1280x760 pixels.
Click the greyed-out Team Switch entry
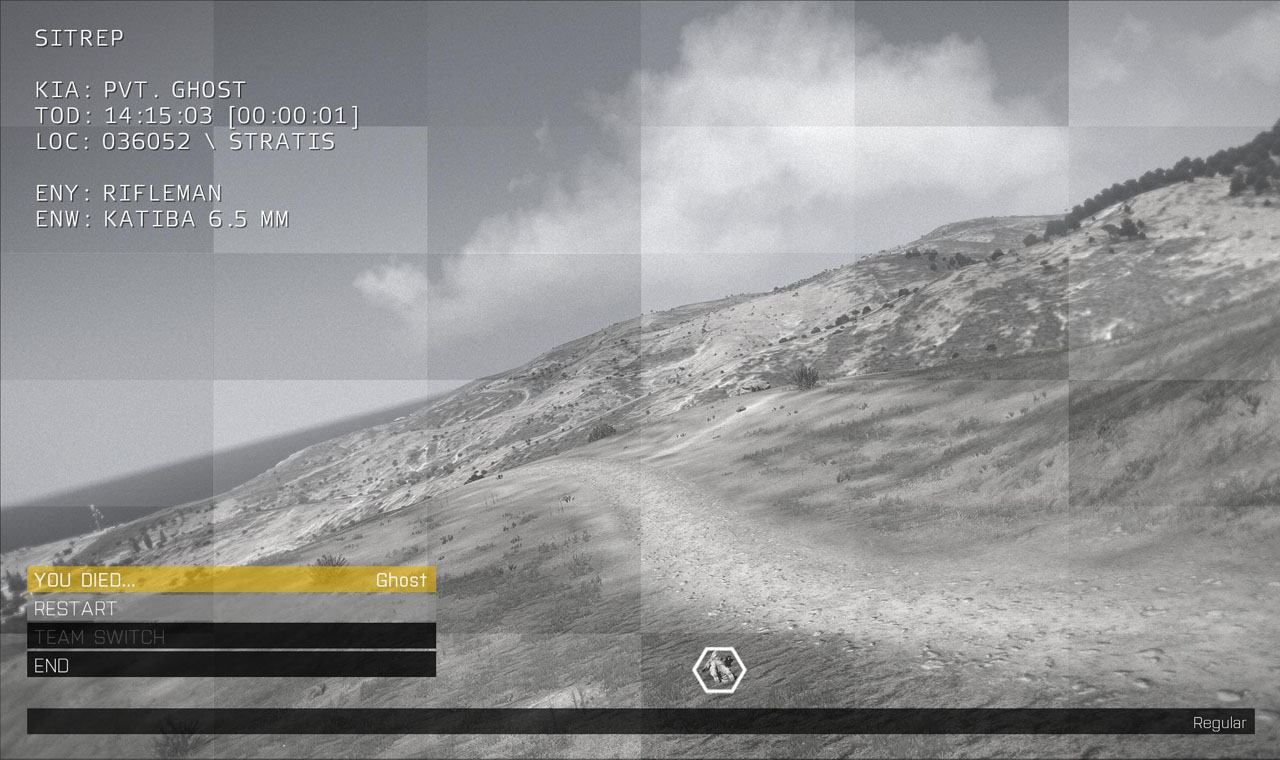[x=231, y=636]
